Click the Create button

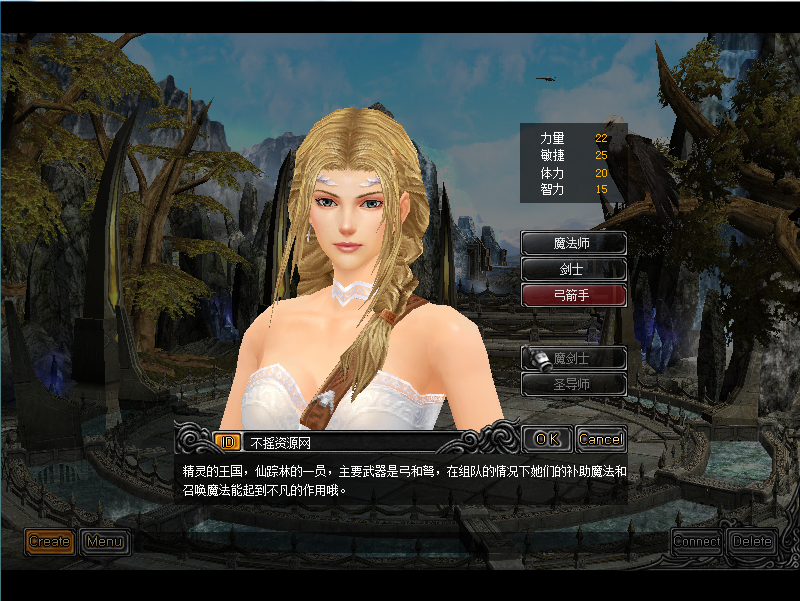(x=50, y=542)
